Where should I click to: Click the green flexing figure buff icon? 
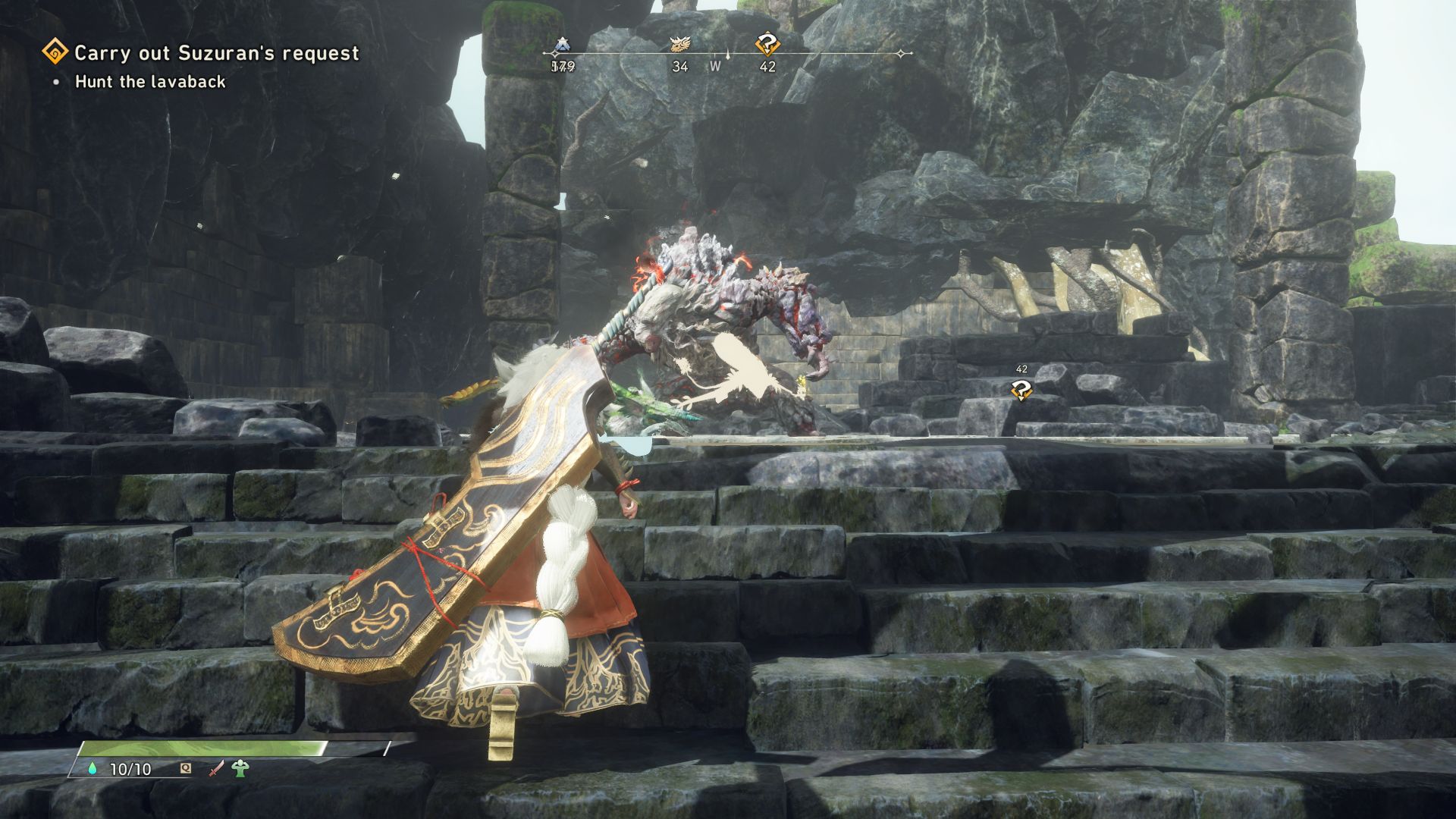click(241, 769)
